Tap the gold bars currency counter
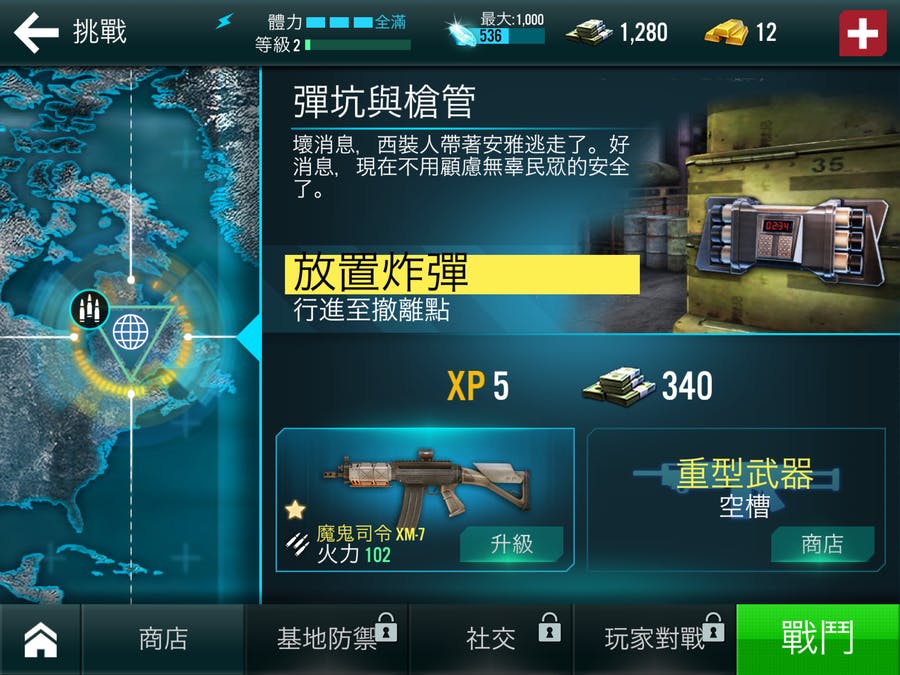This screenshot has width=900, height=675. pyautogui.click(x=740, y=32)
